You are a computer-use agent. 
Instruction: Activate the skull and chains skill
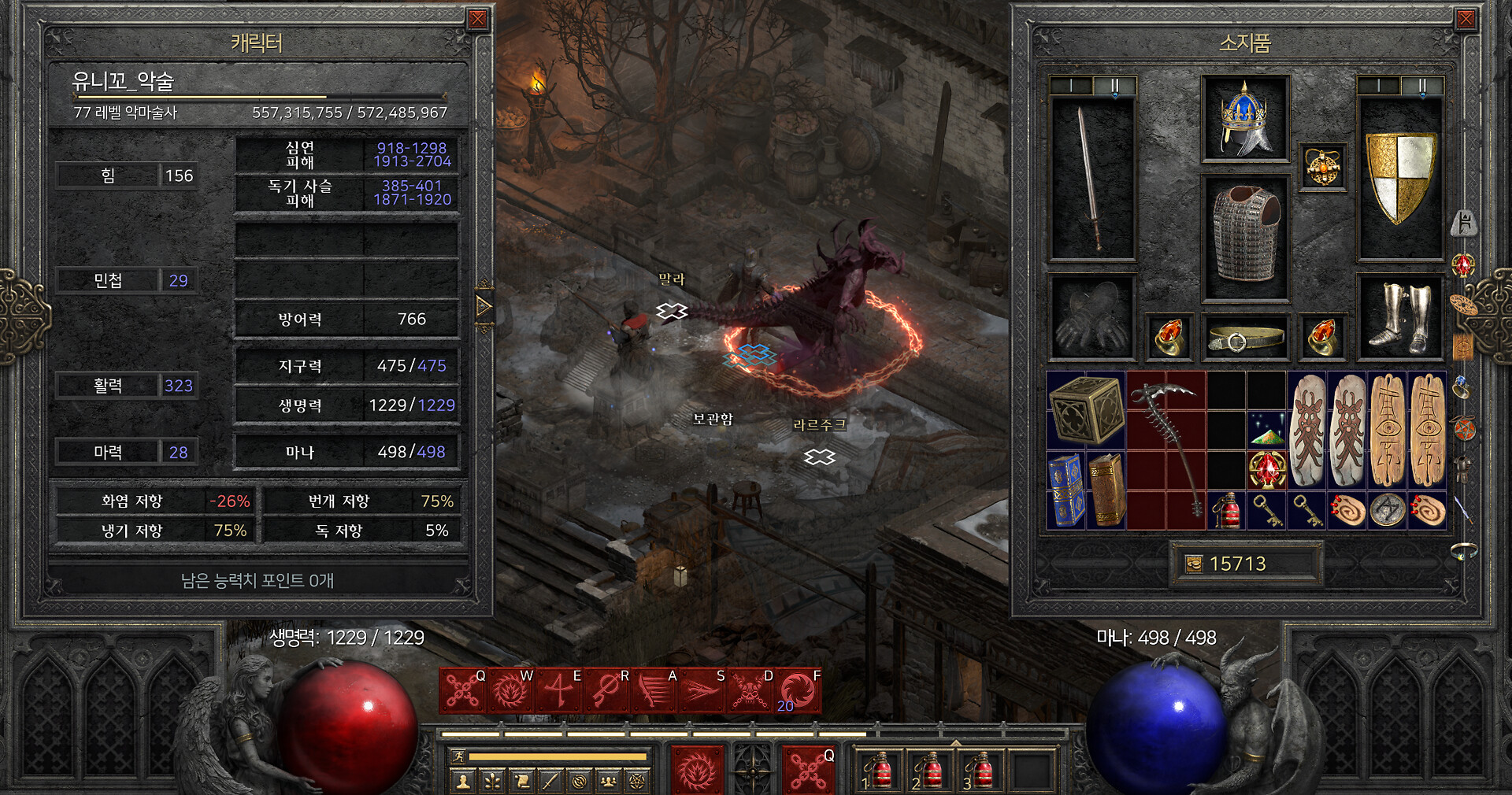click(750, 691)
